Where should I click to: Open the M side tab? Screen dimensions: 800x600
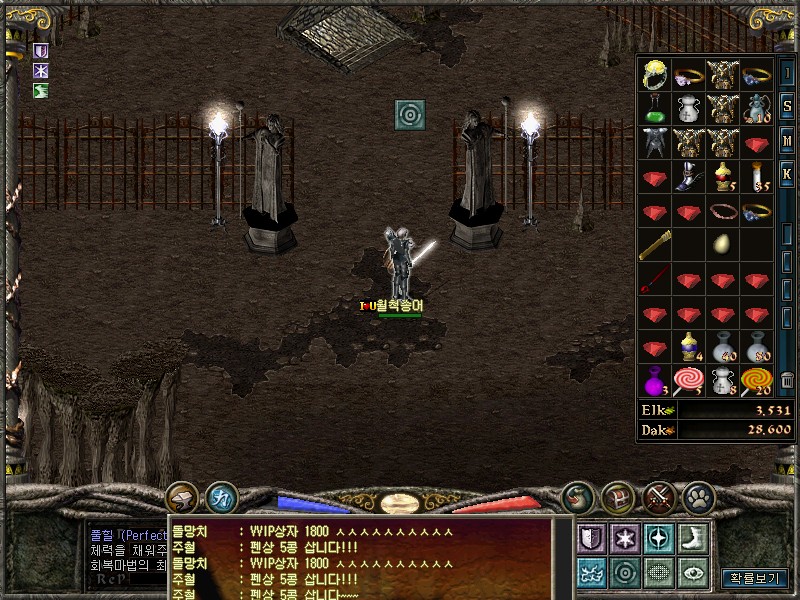[x=787, y=141]
